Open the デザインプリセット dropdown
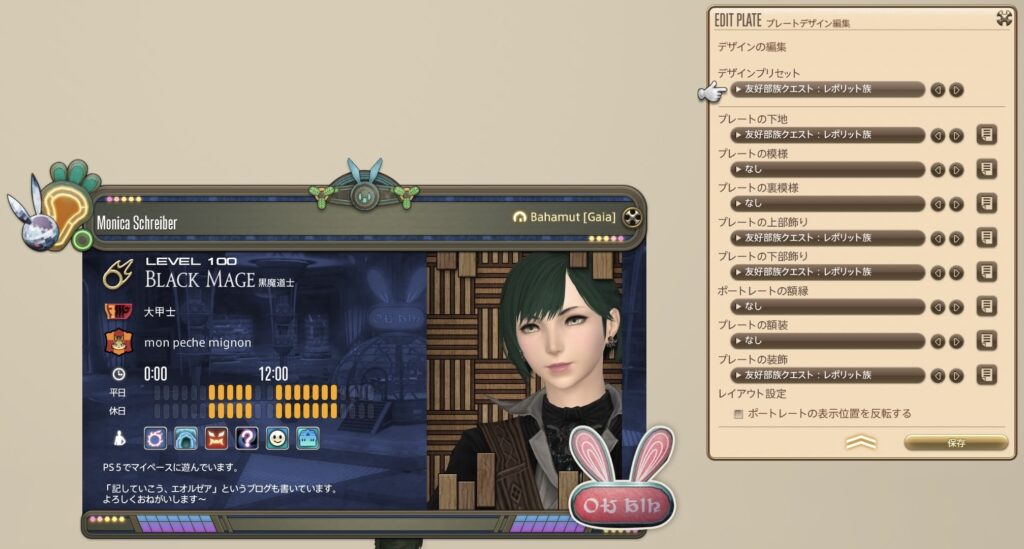 [x=826, y=89]
